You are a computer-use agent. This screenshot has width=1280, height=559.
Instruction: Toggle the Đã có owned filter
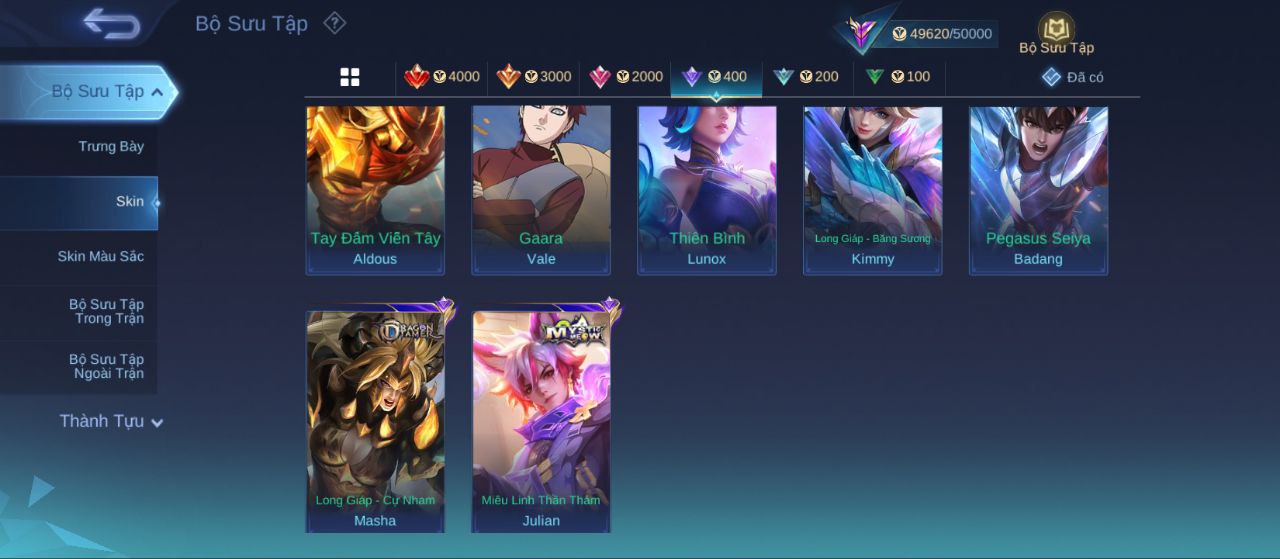pos(1073,77)
